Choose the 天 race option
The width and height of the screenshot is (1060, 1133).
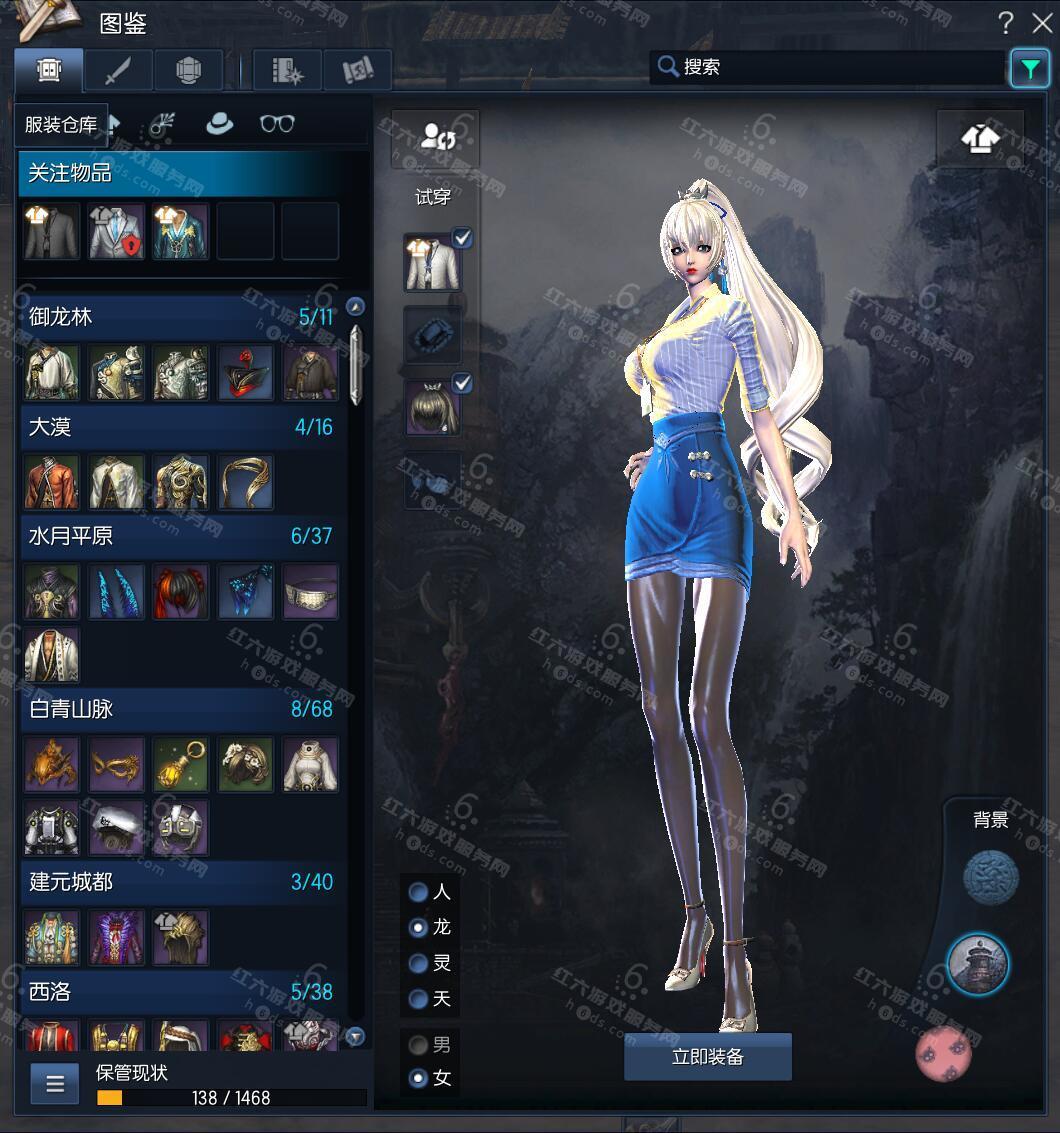(x=419, y=998)
